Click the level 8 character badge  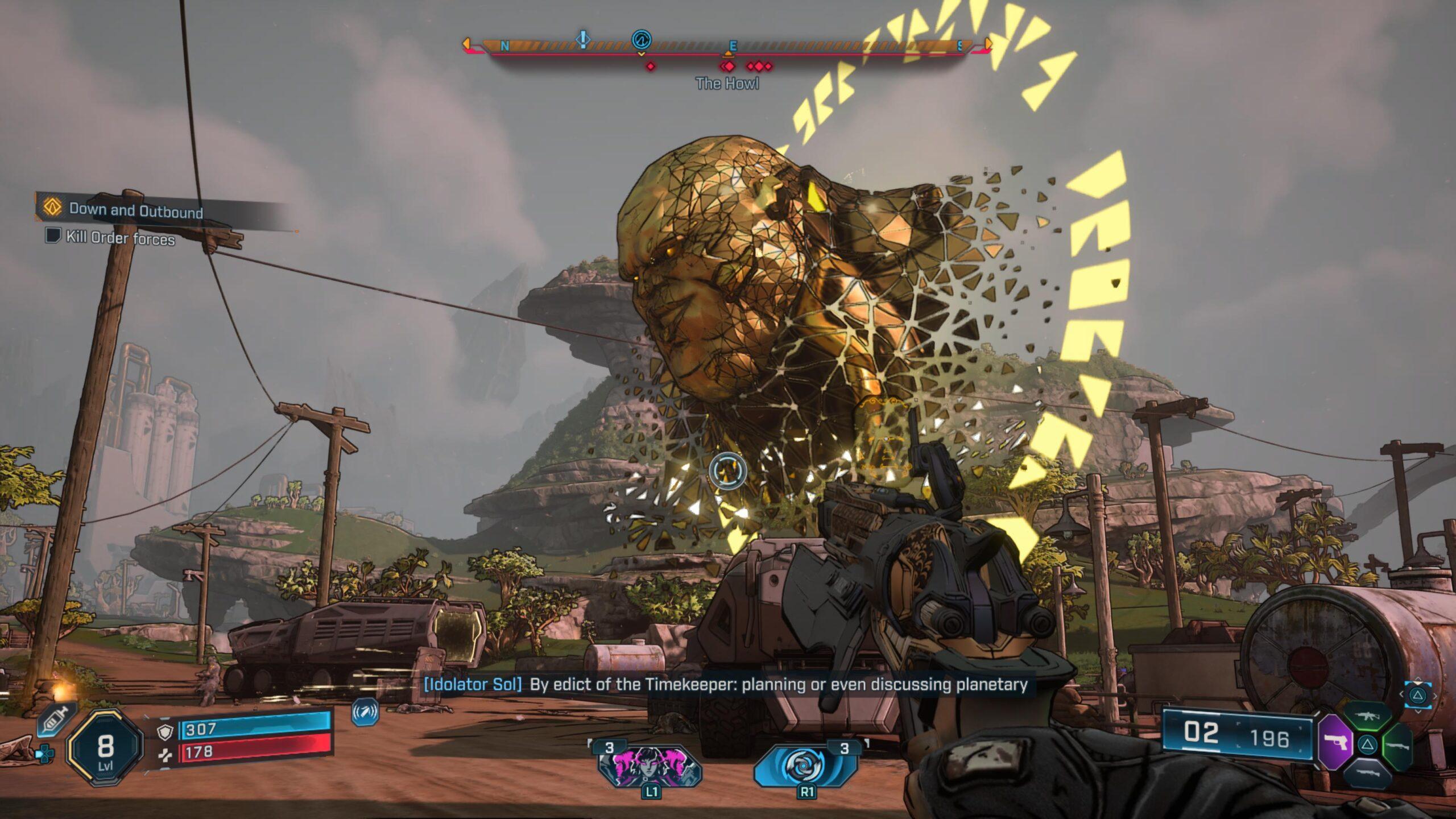coord(105,750)
